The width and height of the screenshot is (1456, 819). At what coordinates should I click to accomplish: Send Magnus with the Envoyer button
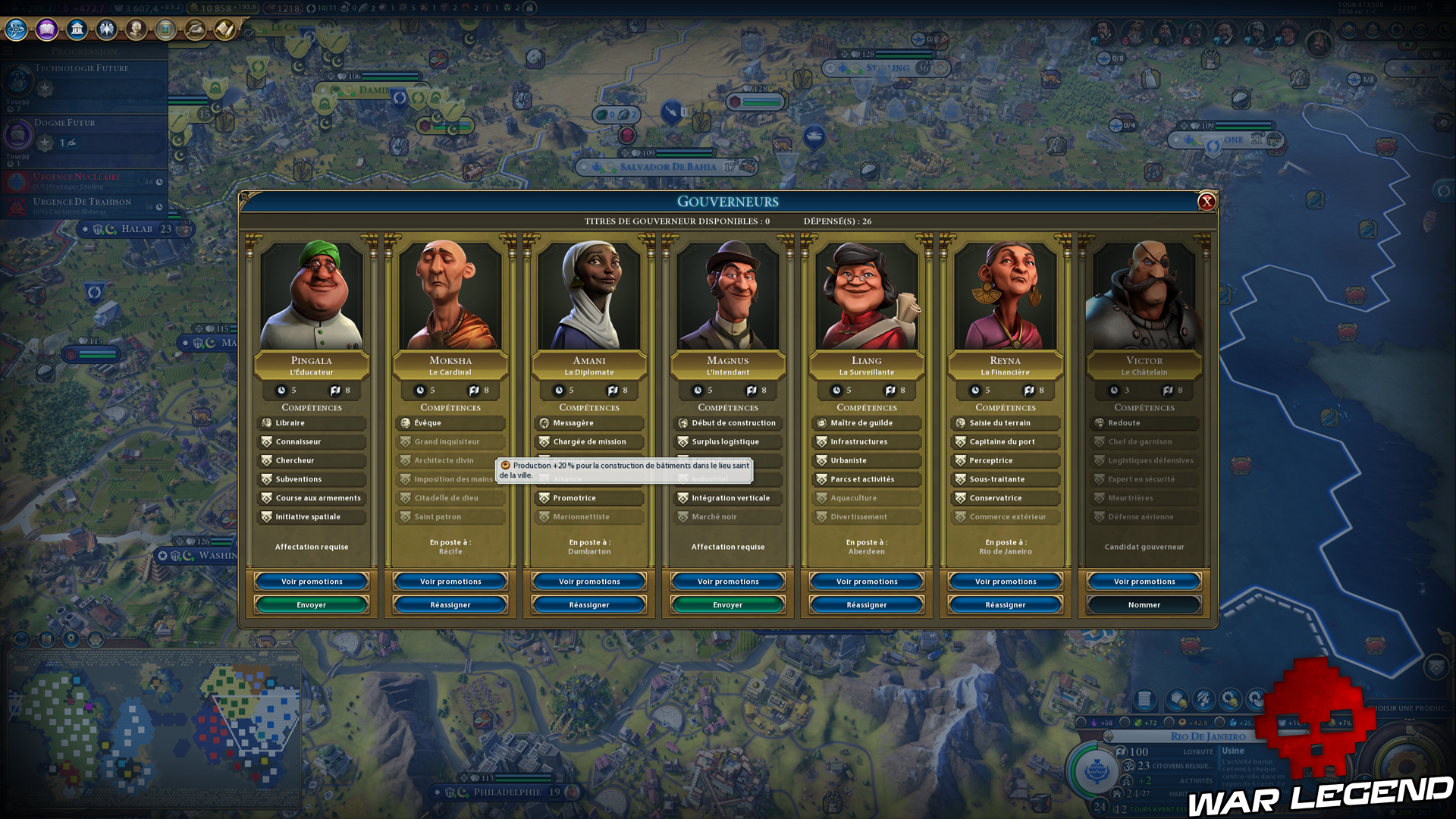coord(728,605)
